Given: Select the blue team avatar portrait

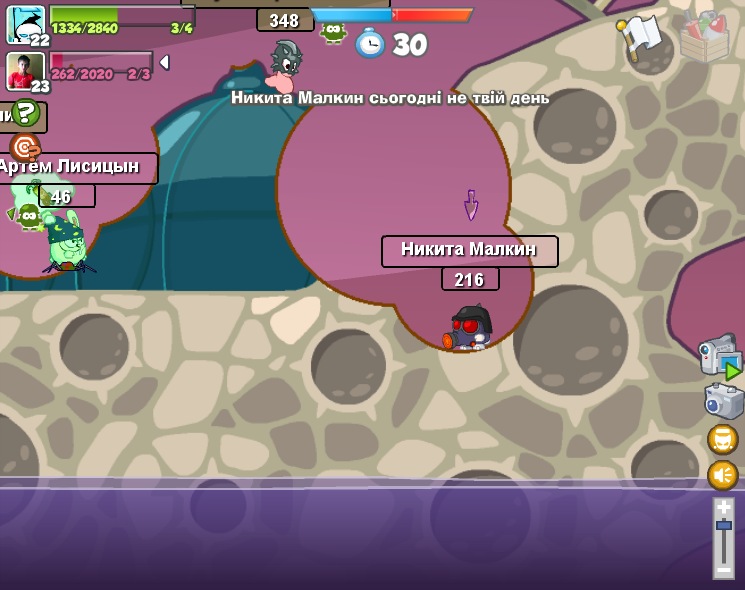Looking at the screenshot, I should [25, 24].
